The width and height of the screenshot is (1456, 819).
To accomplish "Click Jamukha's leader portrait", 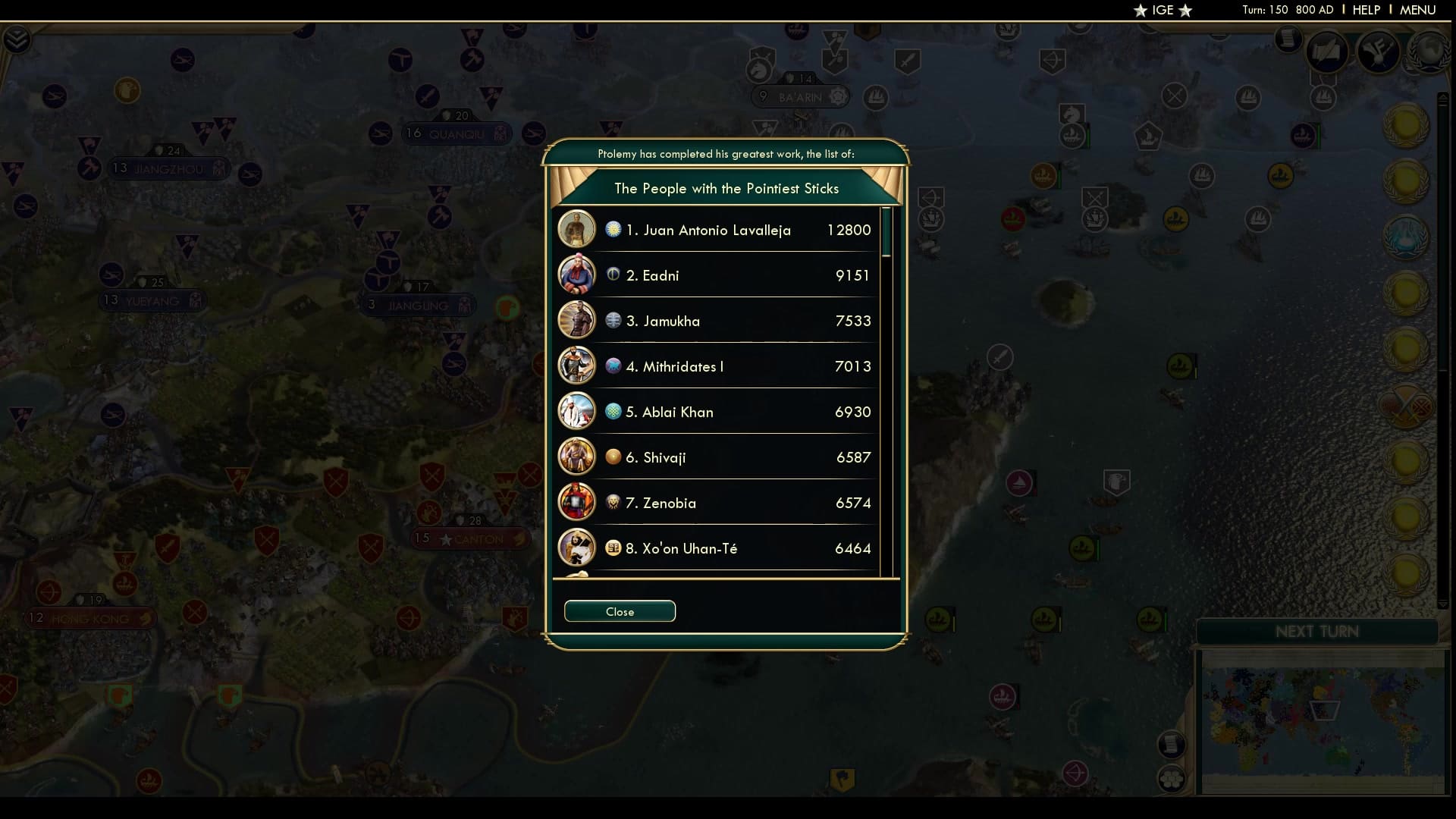I will tap(577, 320).
